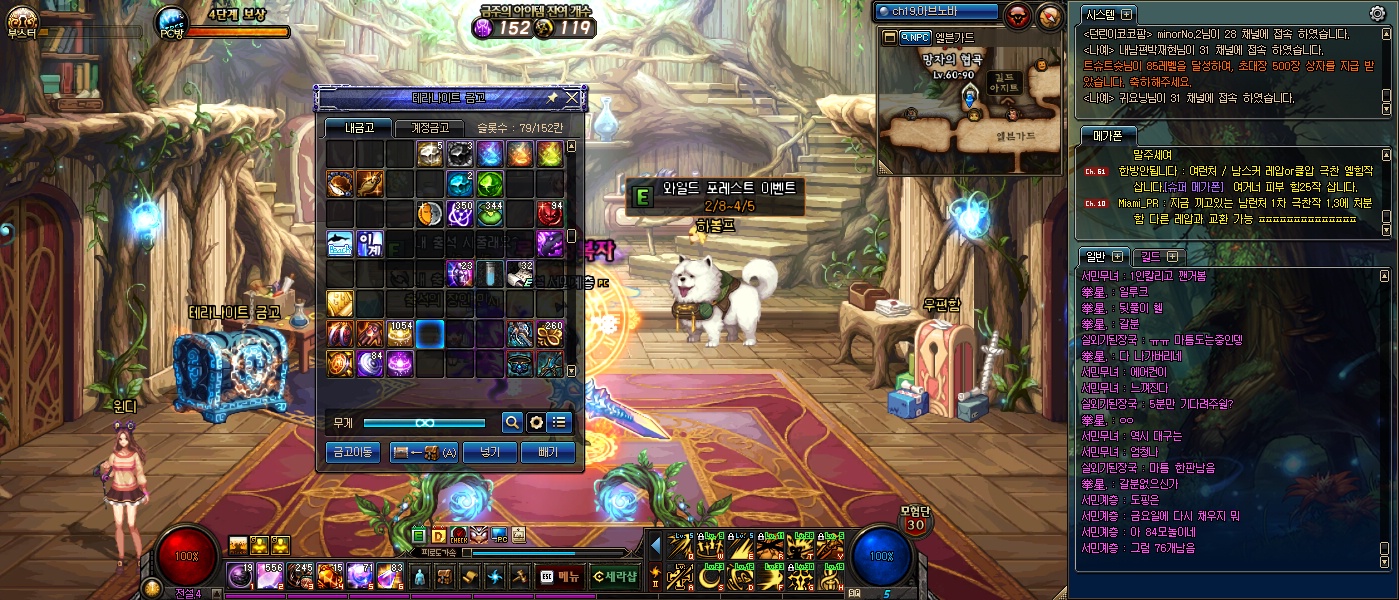Click the 금고이동 vault move button
This screenshot has height=600, width=1399.
pyautogui.click(x=352, y=453)
